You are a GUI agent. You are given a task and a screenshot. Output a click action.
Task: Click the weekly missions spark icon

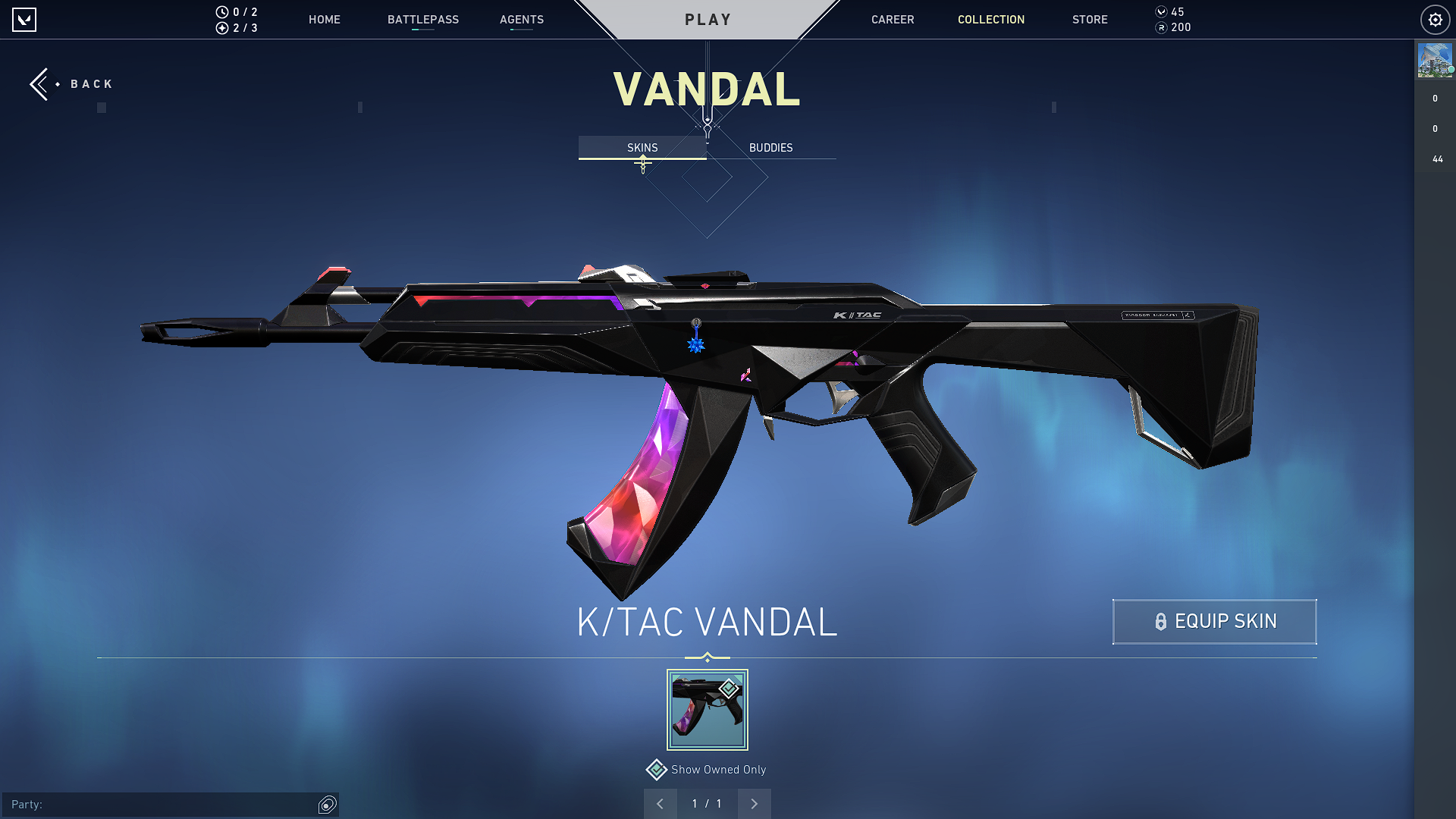(221, 28)
